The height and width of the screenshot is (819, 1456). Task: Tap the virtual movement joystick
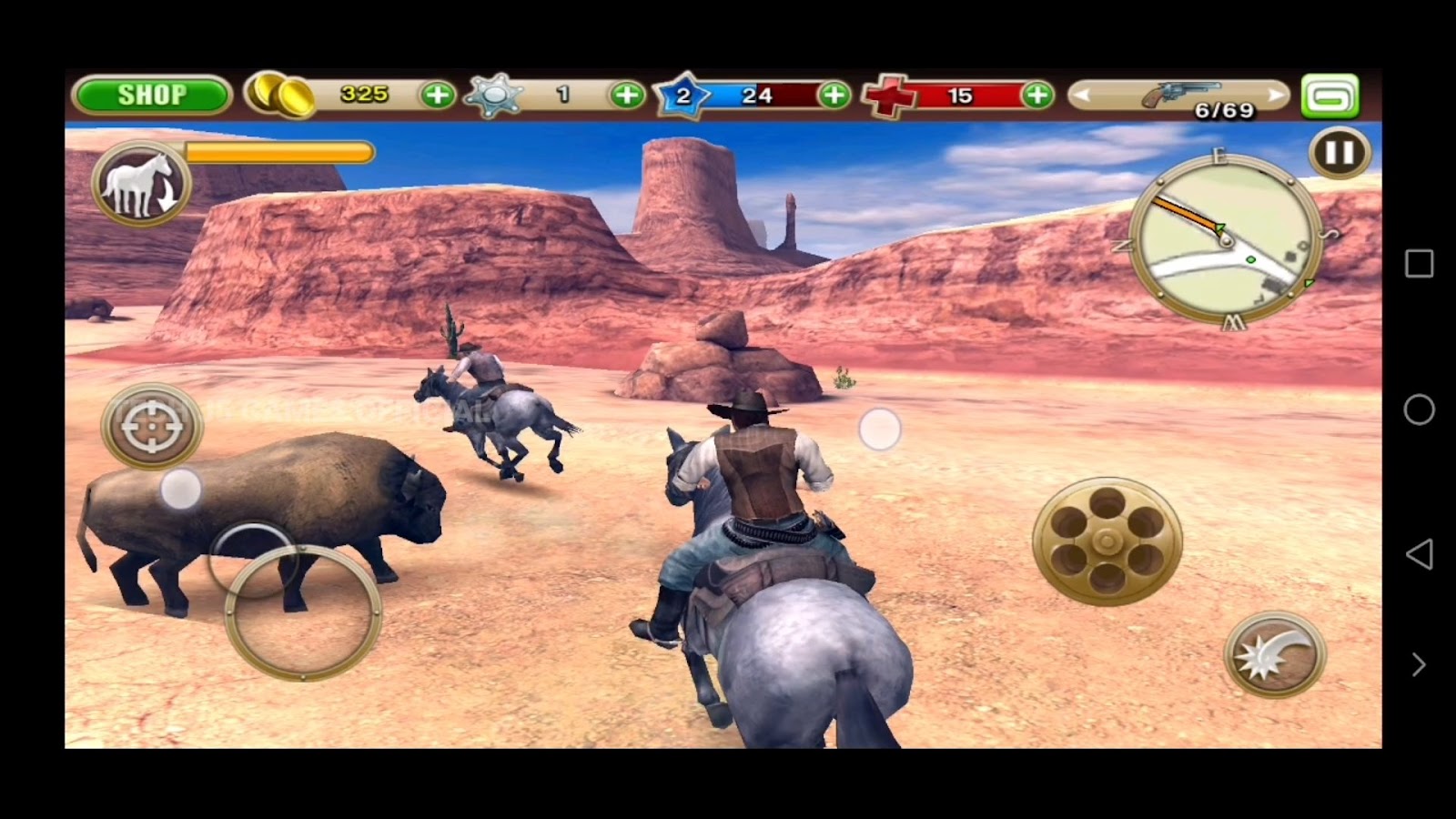[302, 612]
